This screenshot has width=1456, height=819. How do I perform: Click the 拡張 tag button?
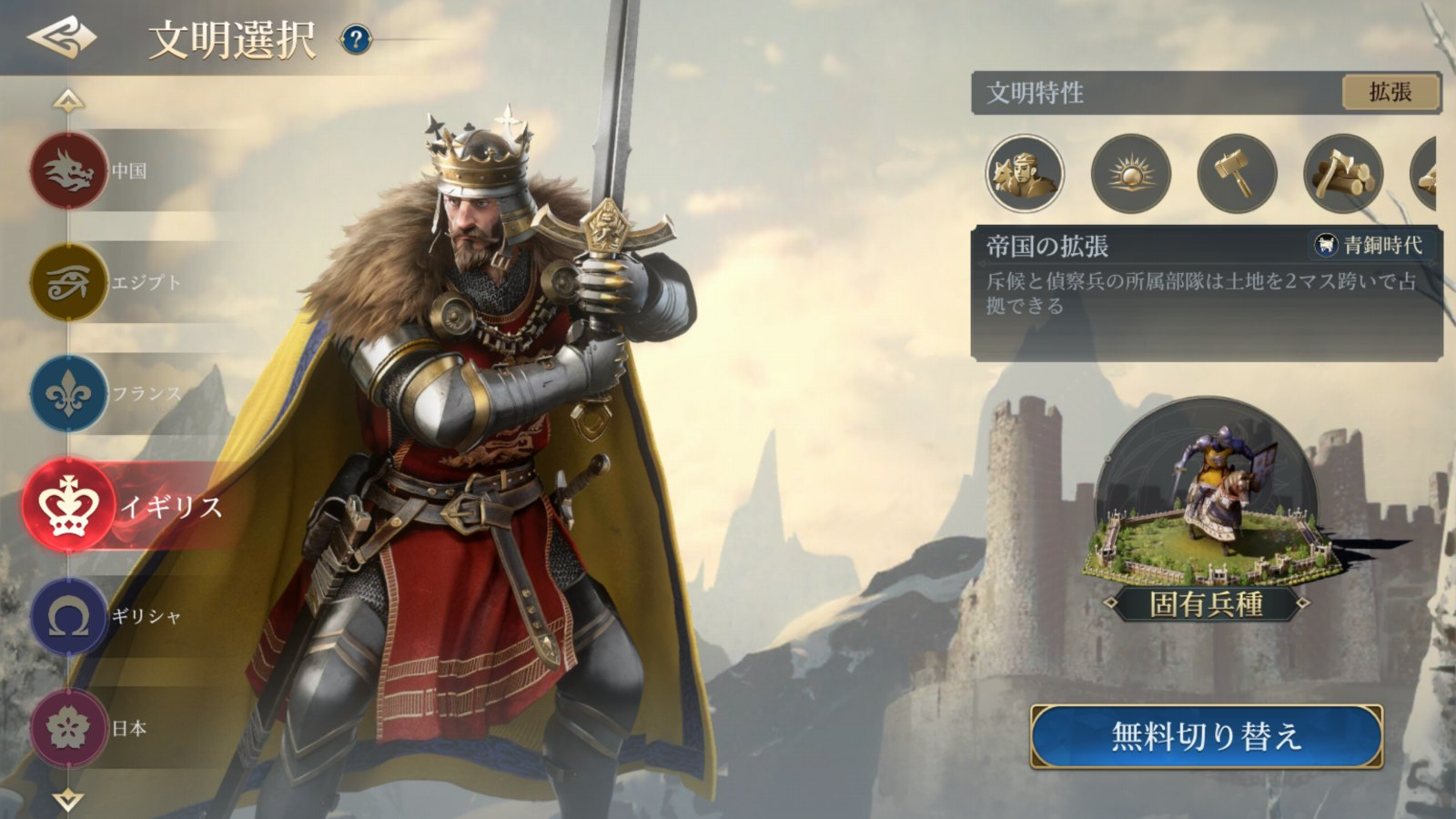[1390, 92]
